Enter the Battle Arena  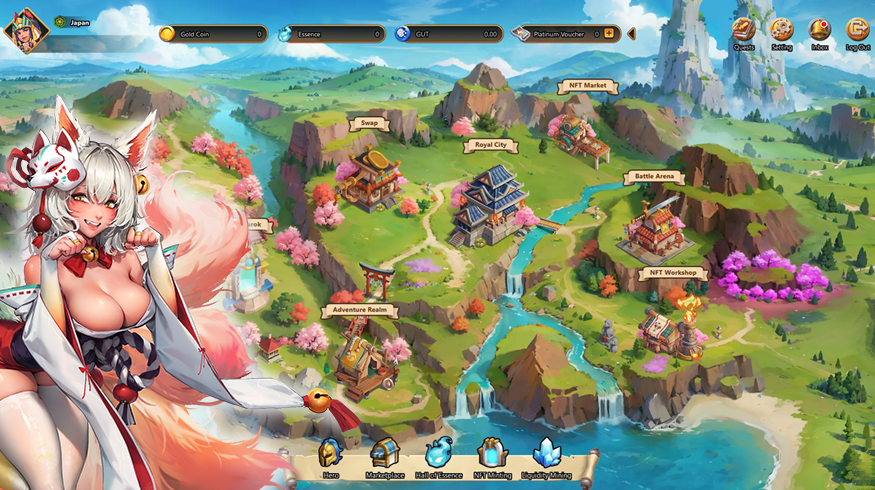[655, 177]
